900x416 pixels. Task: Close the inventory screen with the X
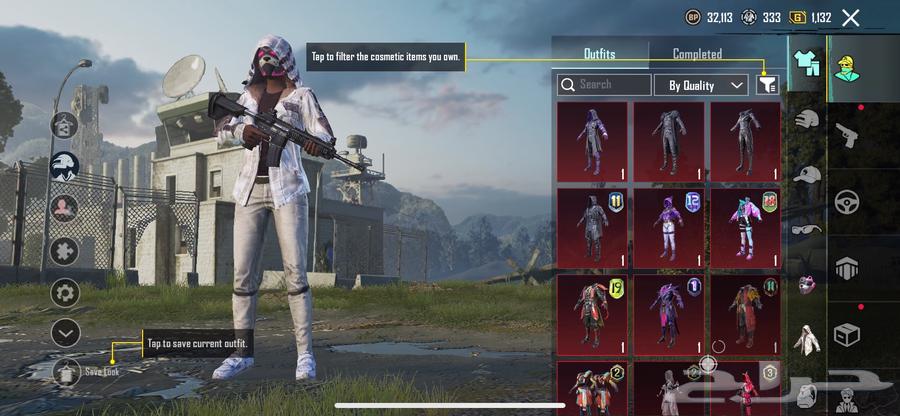[851, 17]
